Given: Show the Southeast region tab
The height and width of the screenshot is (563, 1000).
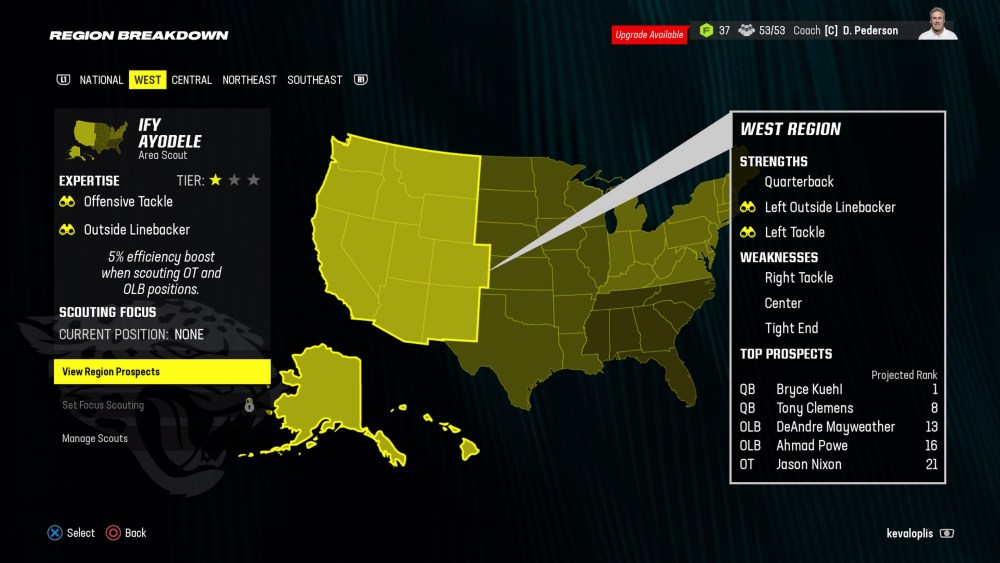Looking at the screenshot, I should pyautogui.click(x=314, y=80).
